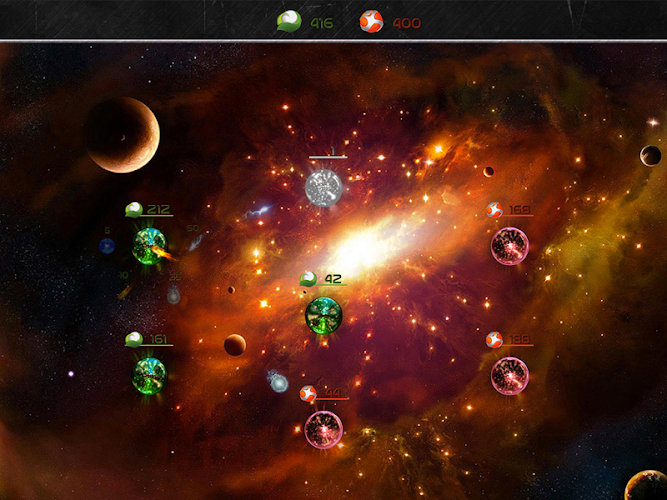This screenshot has height=500, width=667.
Task: Attack the red planet with 44 units
Action: (323, 428)
